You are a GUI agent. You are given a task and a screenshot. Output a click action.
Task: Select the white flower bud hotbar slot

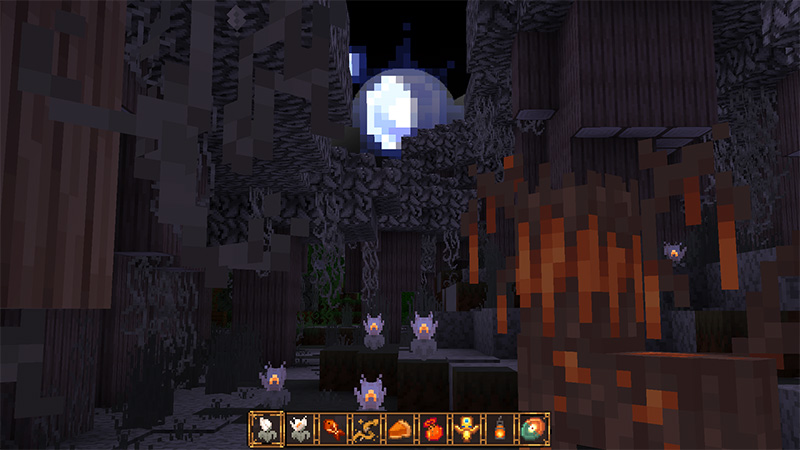(266, 429)
